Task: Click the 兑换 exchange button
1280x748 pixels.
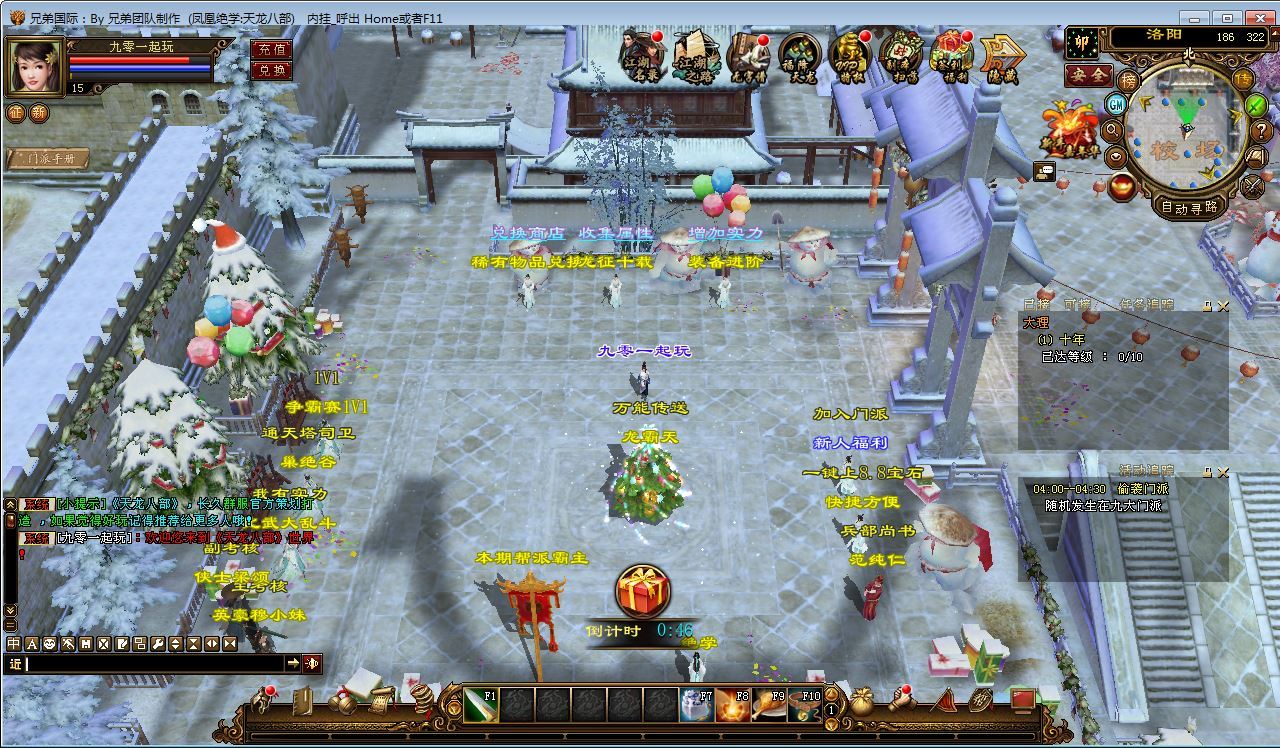Action: coord(271,70)
